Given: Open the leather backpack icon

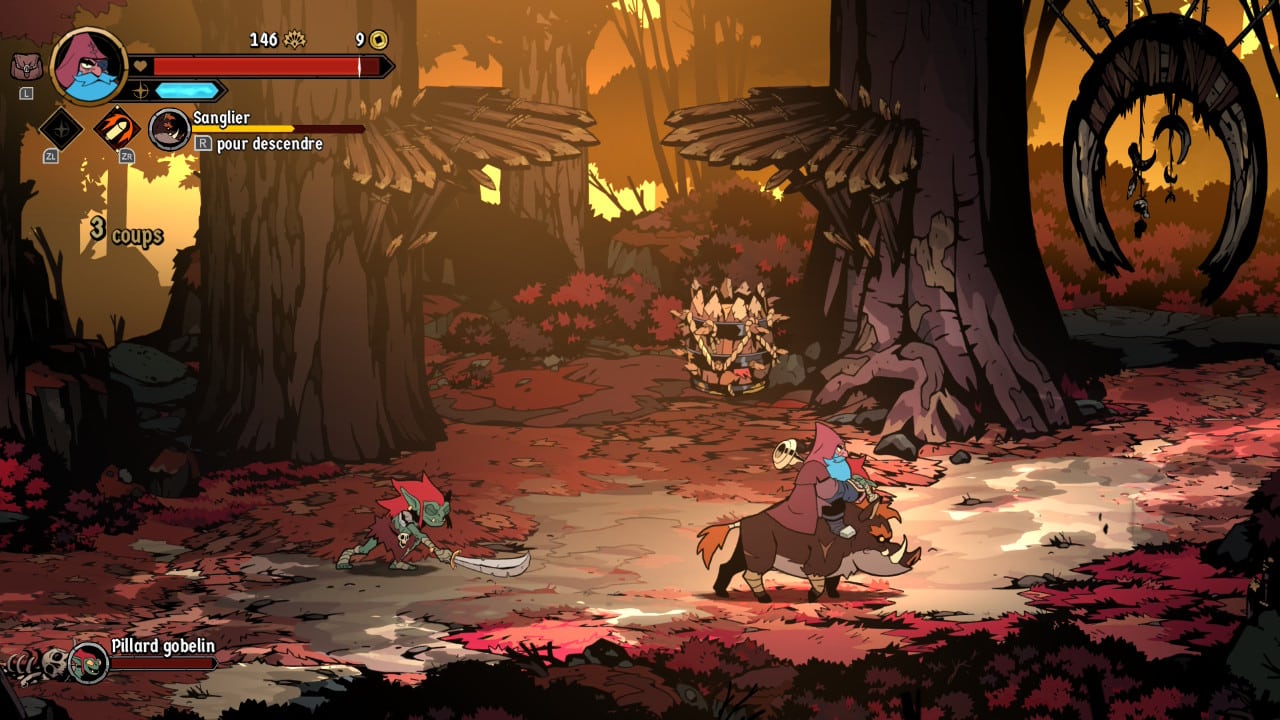Looking at the screenshot, I should [26, 67].
